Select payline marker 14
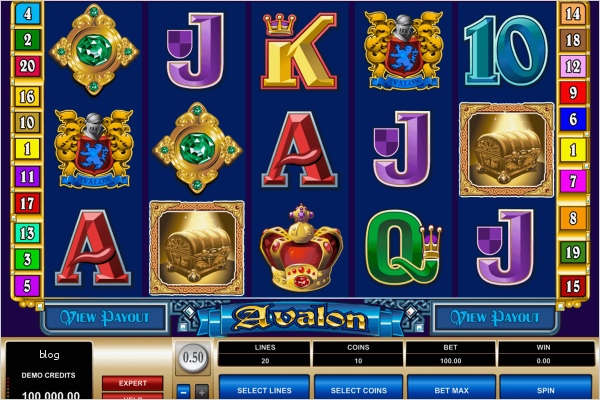Screen dimensions: 600x400 click(573, 14)
